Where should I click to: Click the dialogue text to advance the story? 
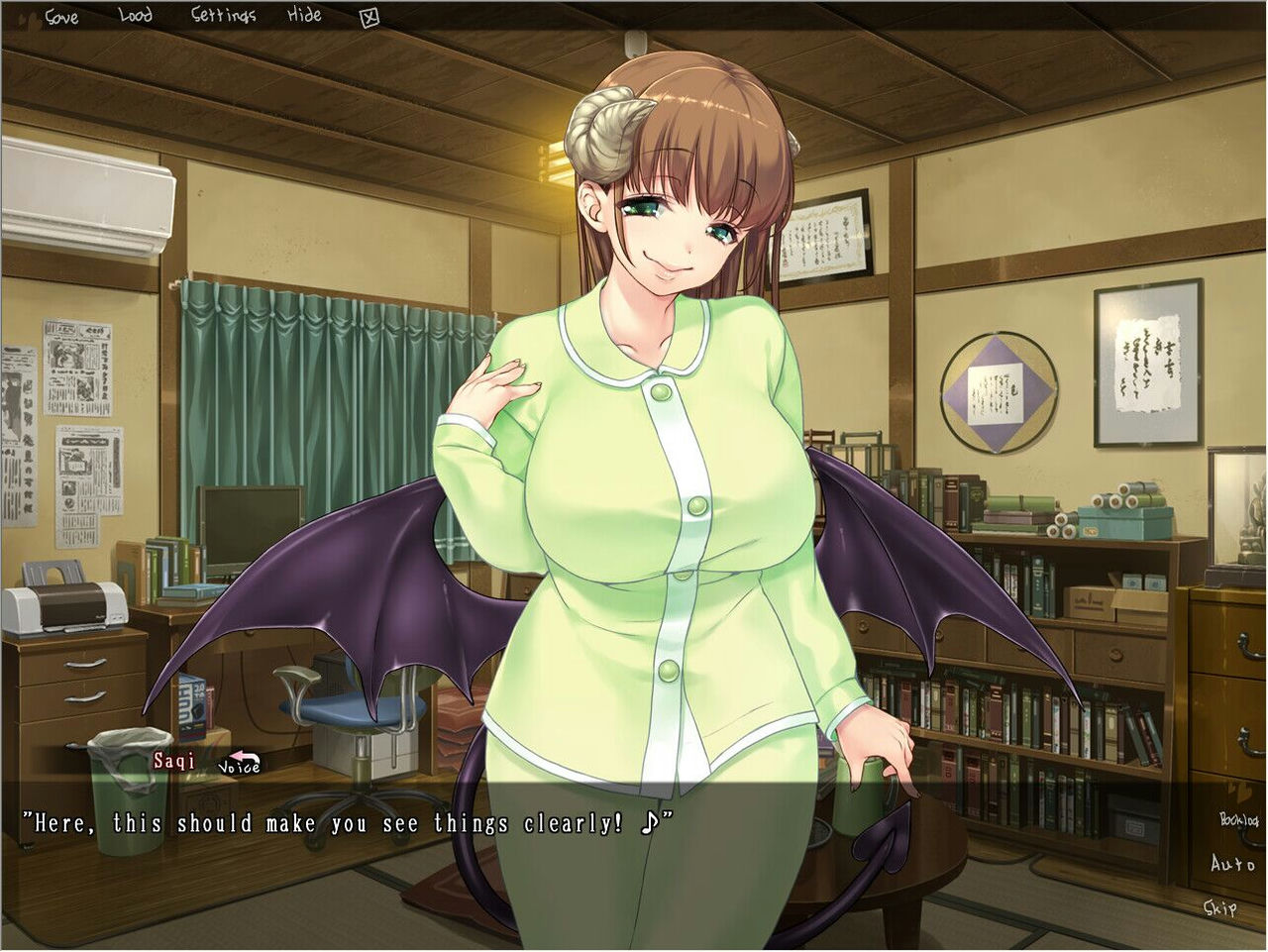[347, 822]
